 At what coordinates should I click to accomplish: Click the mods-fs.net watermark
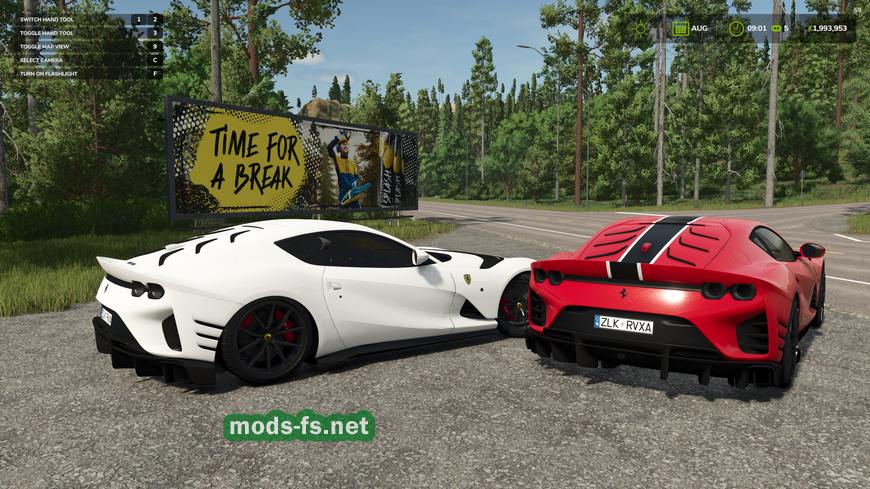299,426
